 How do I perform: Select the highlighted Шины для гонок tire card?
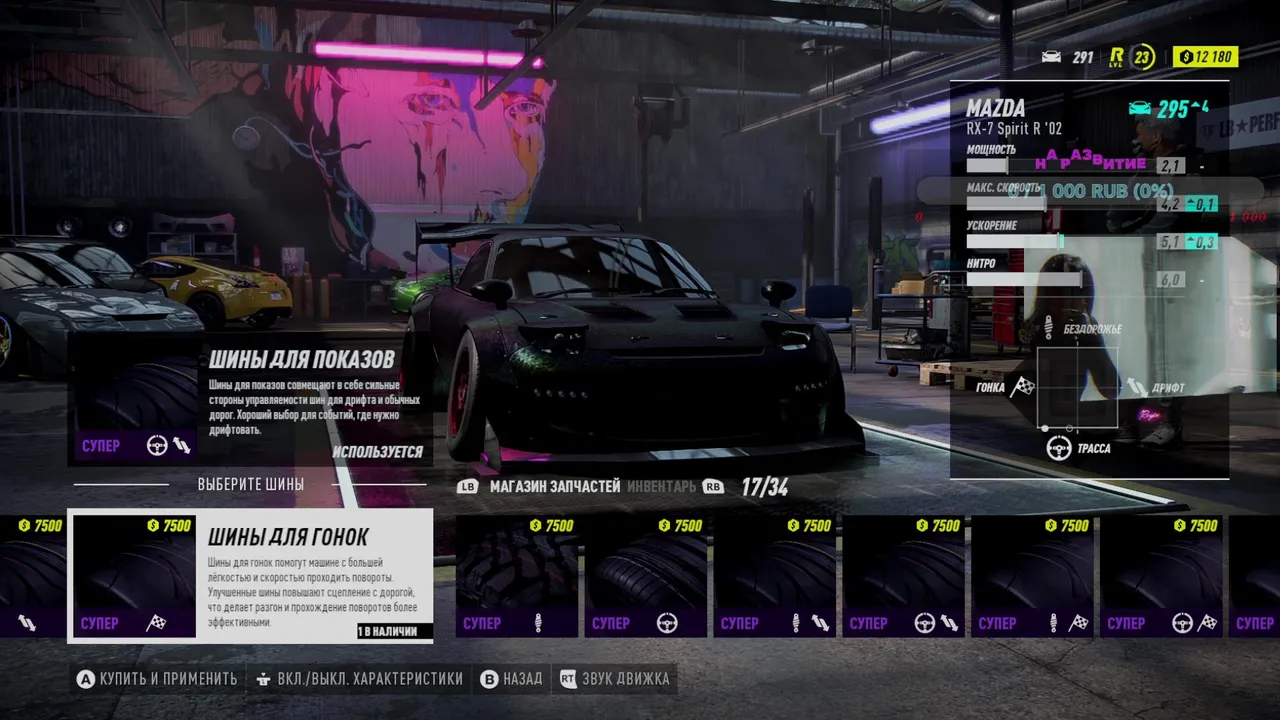pyautogui.click(x=250, y=575)
